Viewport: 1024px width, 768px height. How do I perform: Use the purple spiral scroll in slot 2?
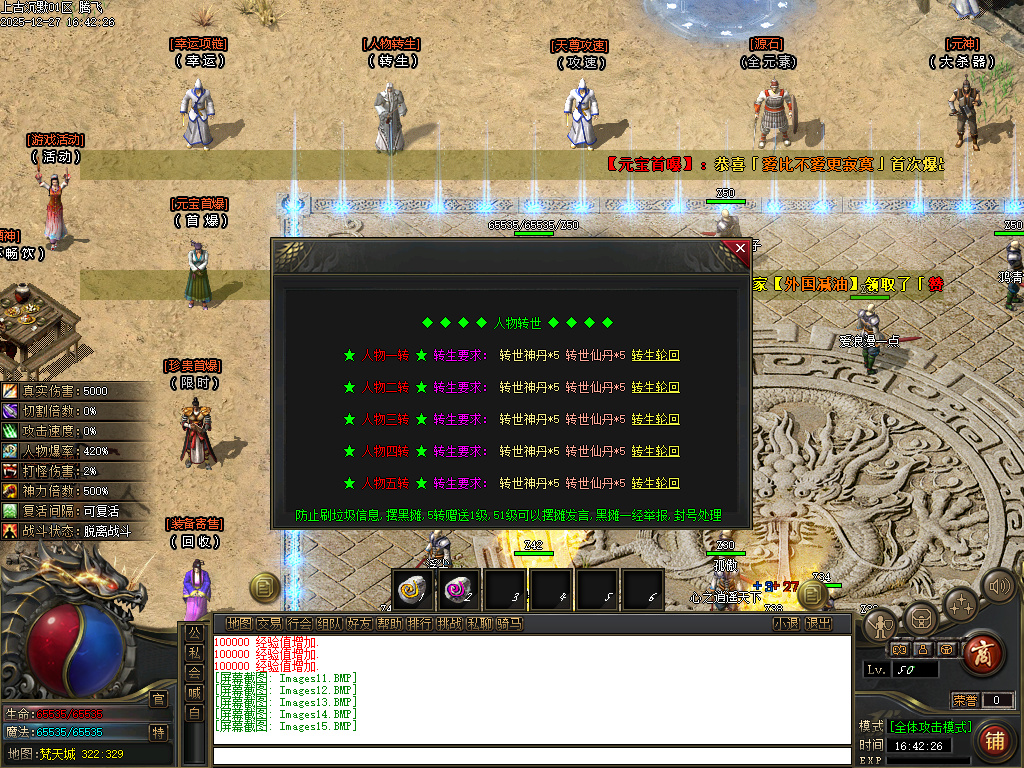[460, 590]
